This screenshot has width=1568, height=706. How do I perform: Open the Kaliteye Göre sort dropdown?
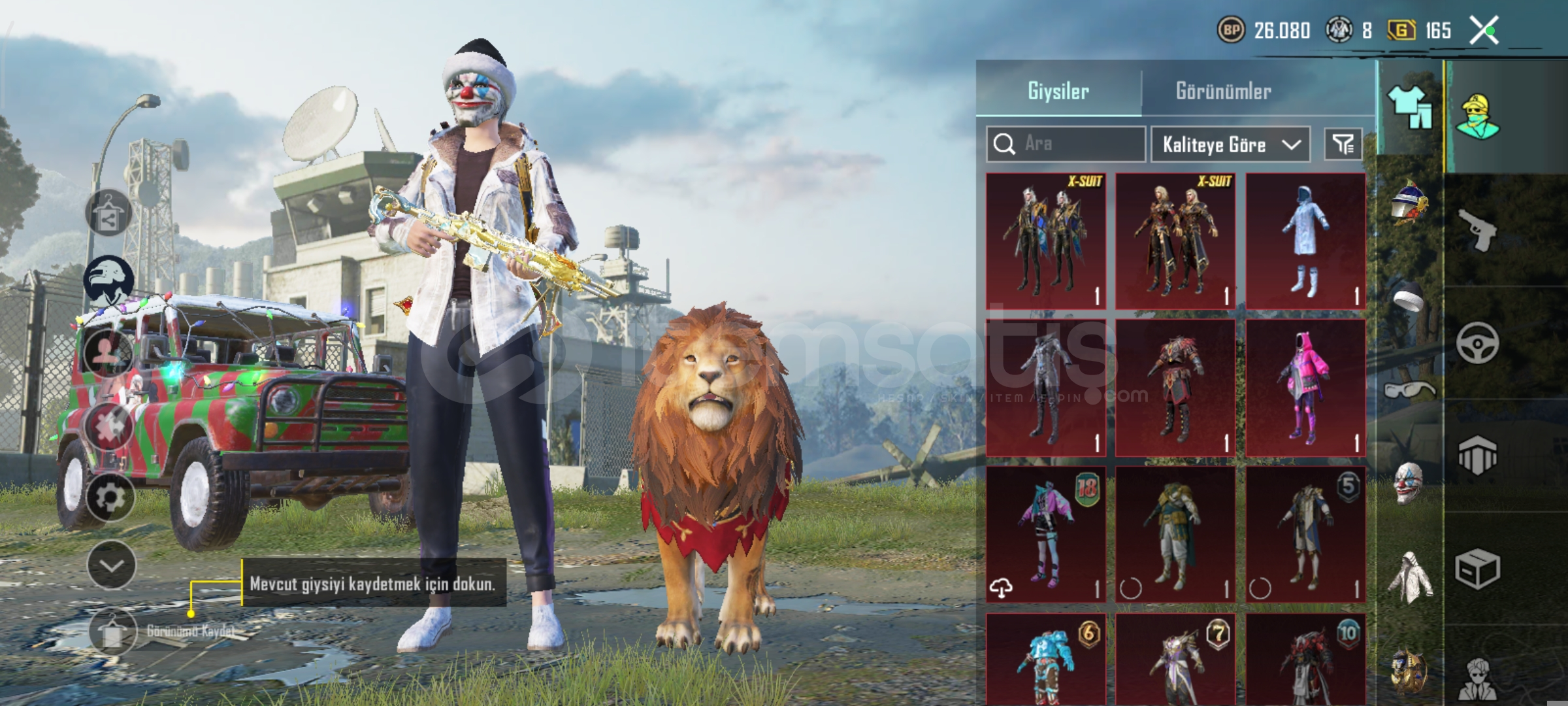[1230, 144]
